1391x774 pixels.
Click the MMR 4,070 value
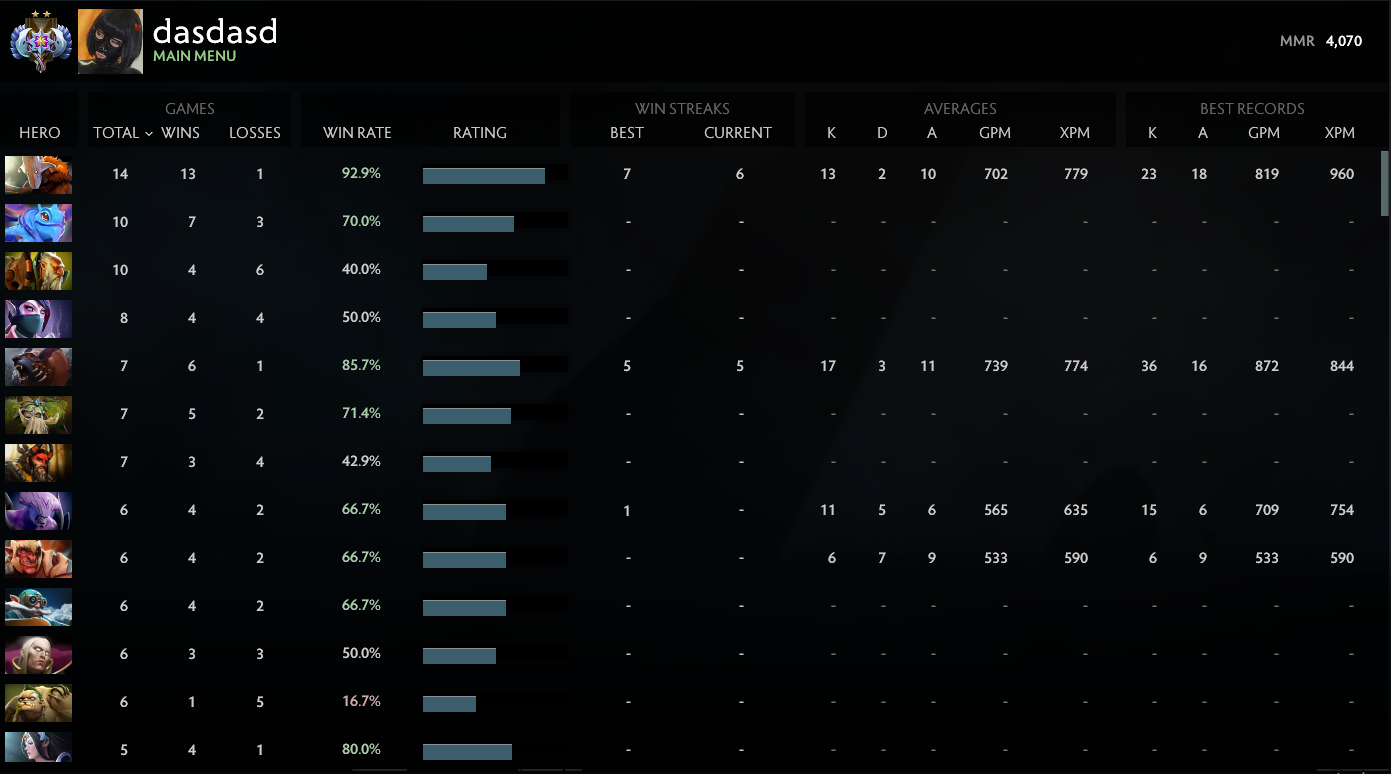click(x=1343, y=41)
